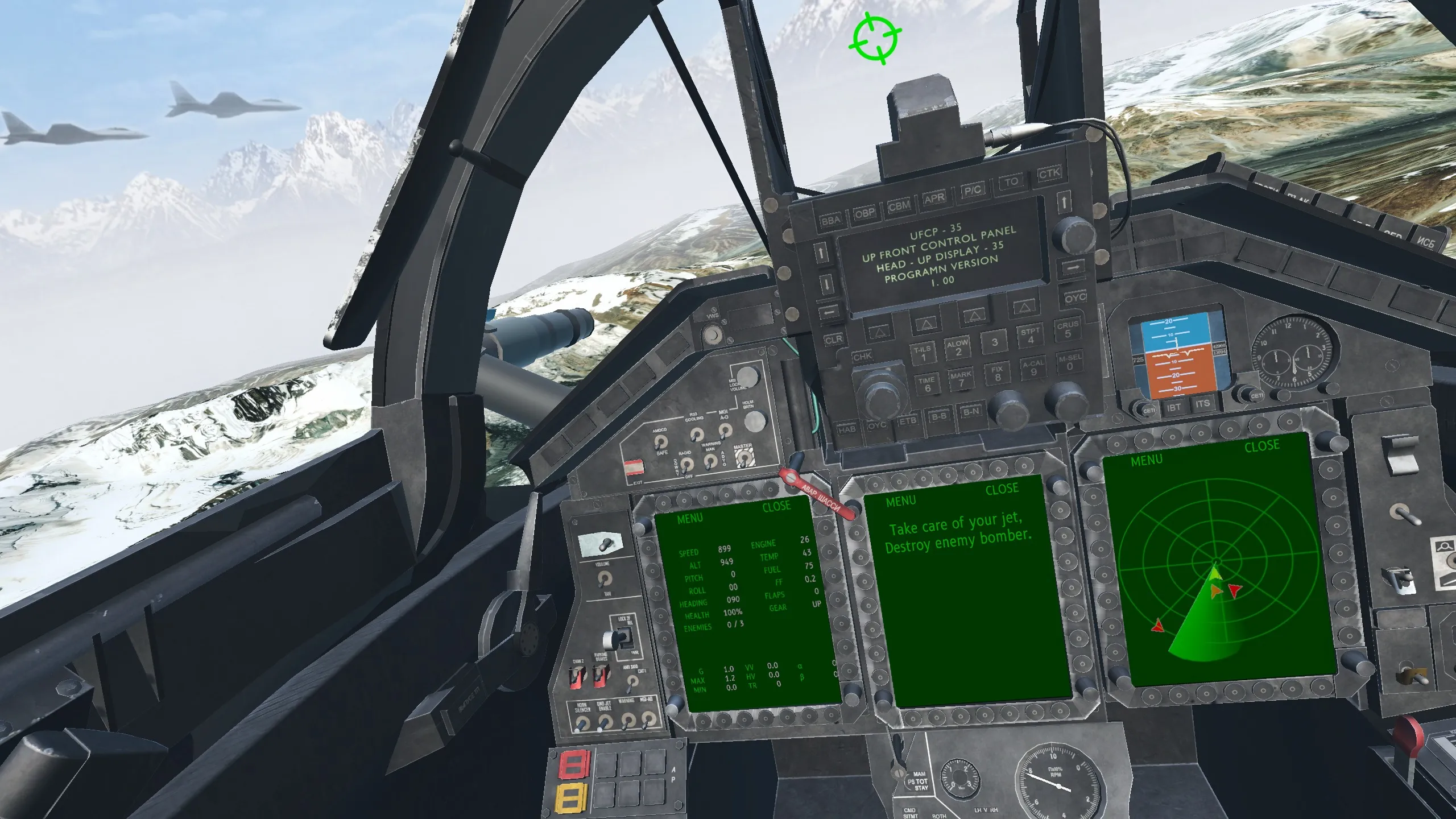Screen dimensions: 1456x819
Task: Open MENU on the radar display
Action: click(1146, 461)
